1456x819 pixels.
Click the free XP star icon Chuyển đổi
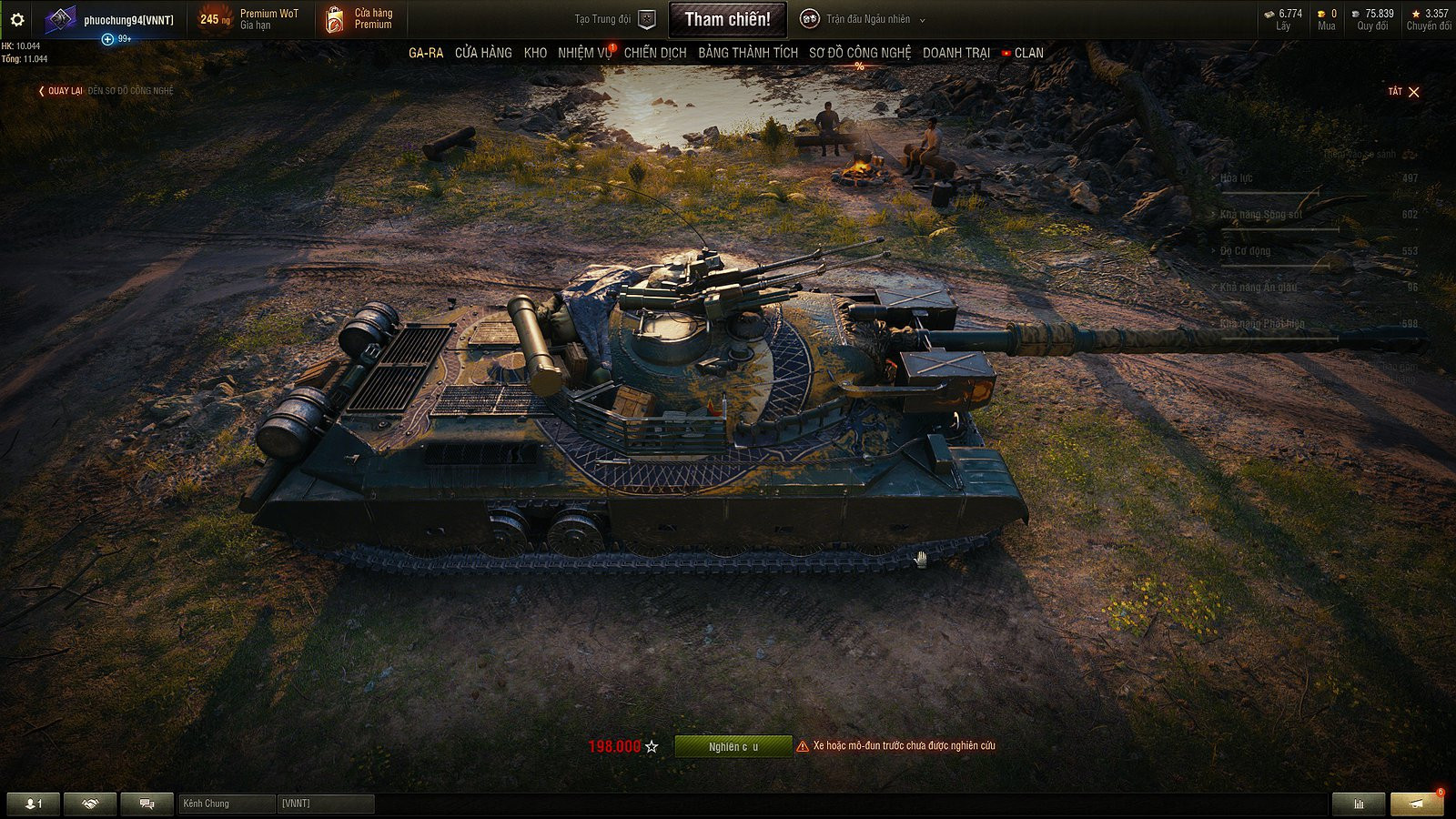tap(1417, 15)
